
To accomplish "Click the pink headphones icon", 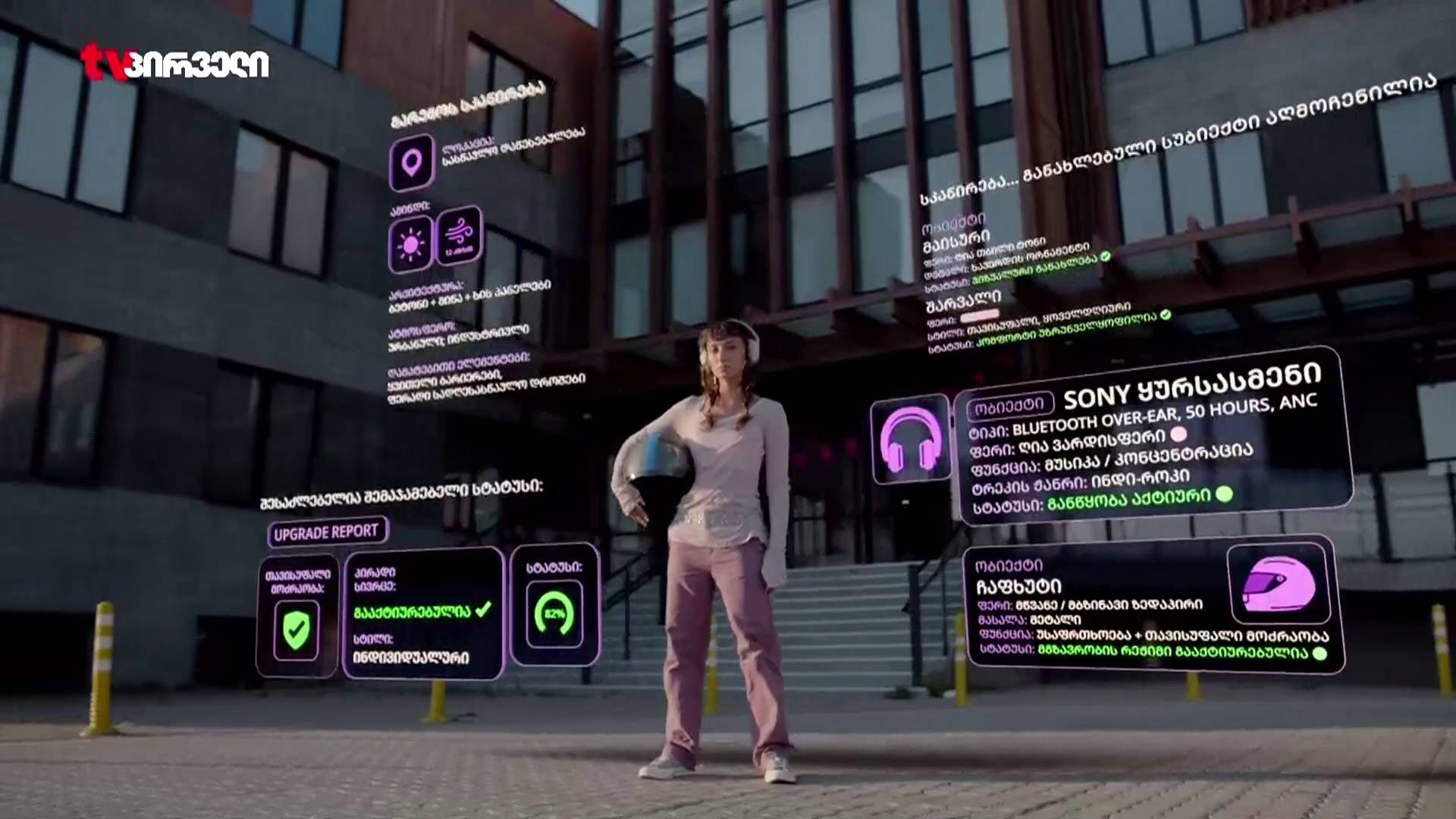I will click(x=910, y=439).
